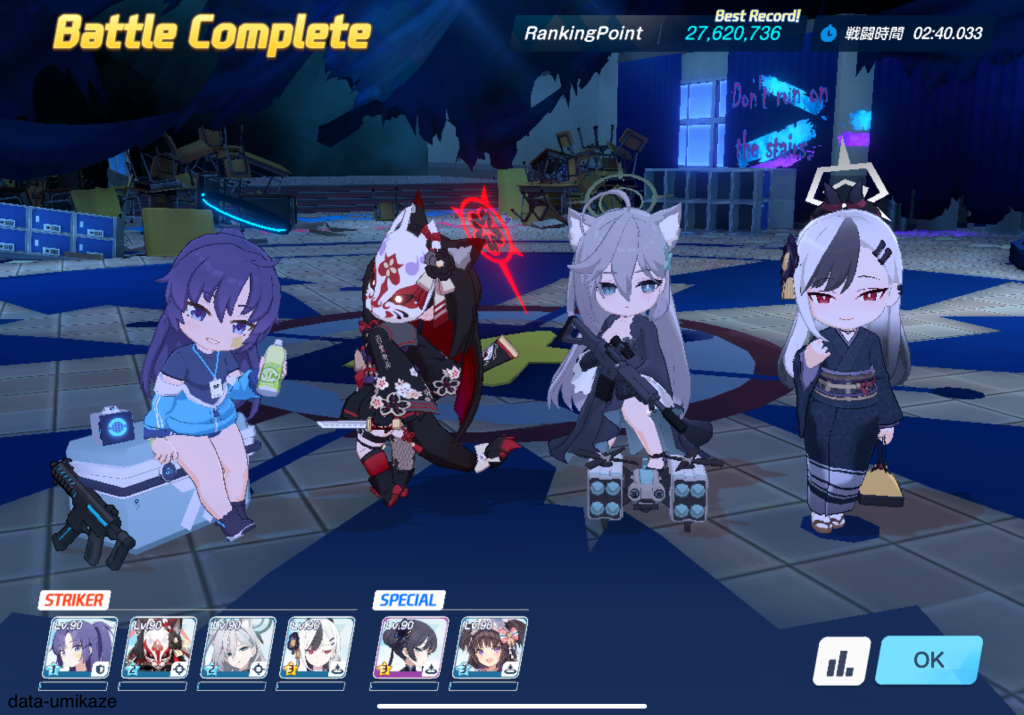This screenshot has width=1024, height=715.
Task: Select the purple-haired striker portrait
Action: (83, 645)
